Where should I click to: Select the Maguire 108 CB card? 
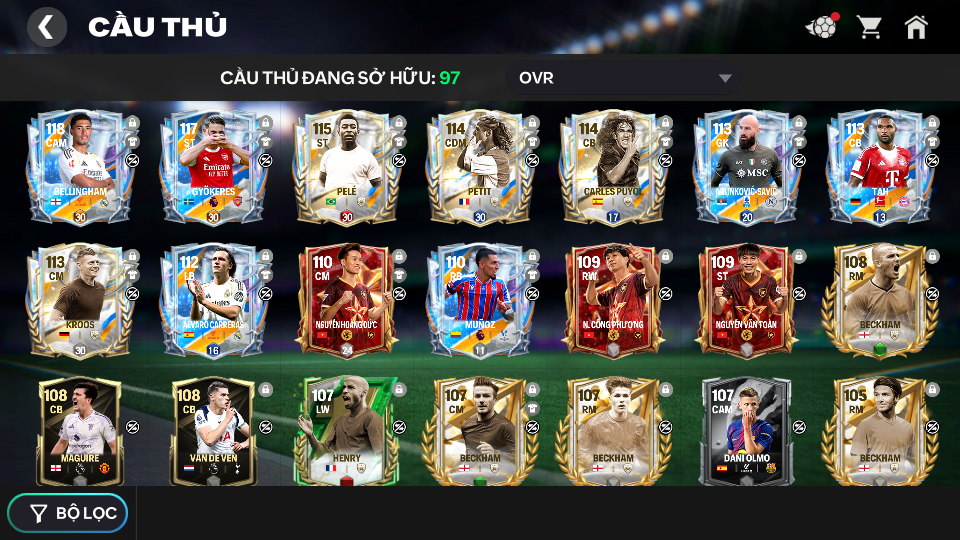[x=76, y=431]
